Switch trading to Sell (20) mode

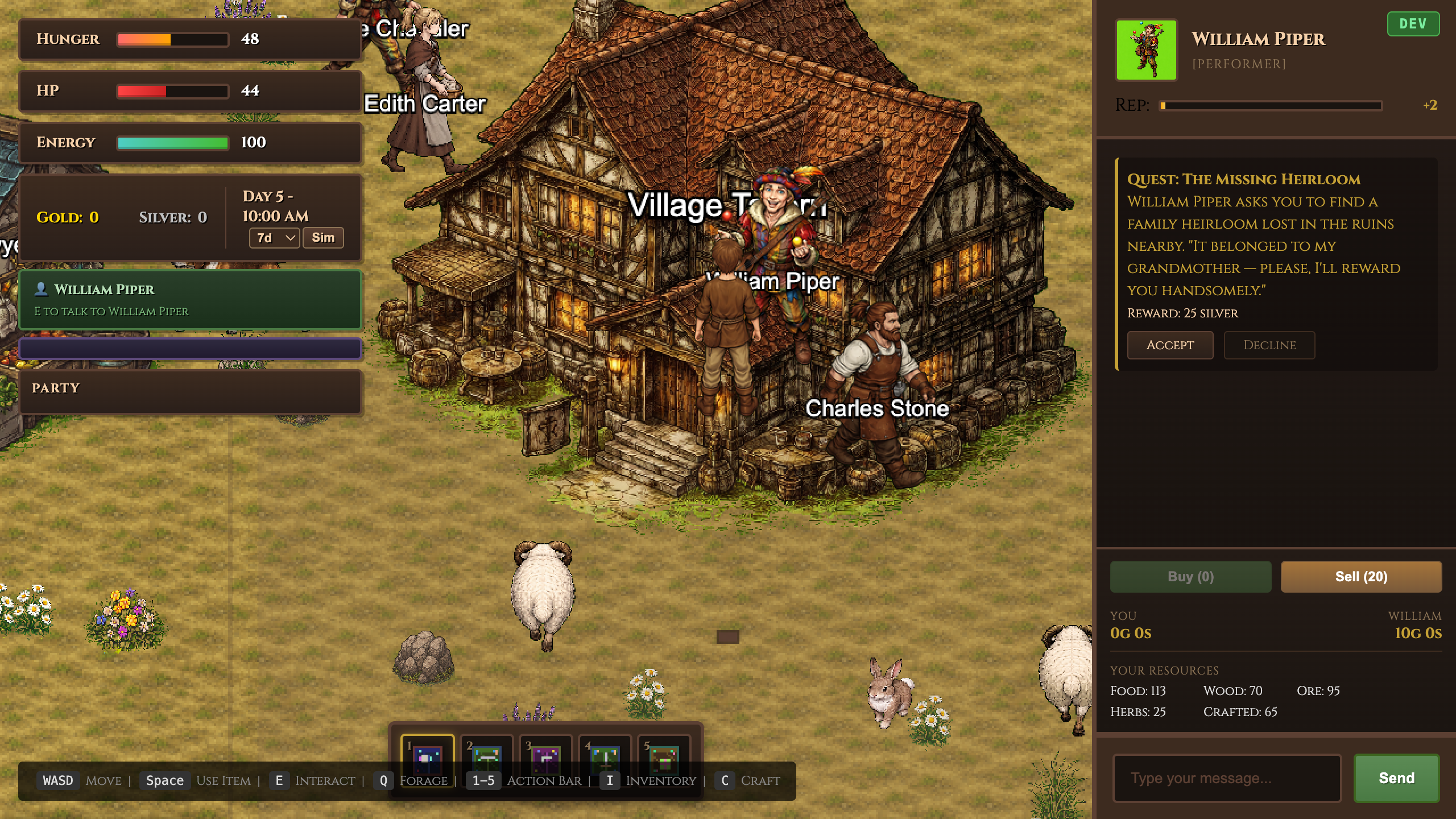pos(1361,576)
